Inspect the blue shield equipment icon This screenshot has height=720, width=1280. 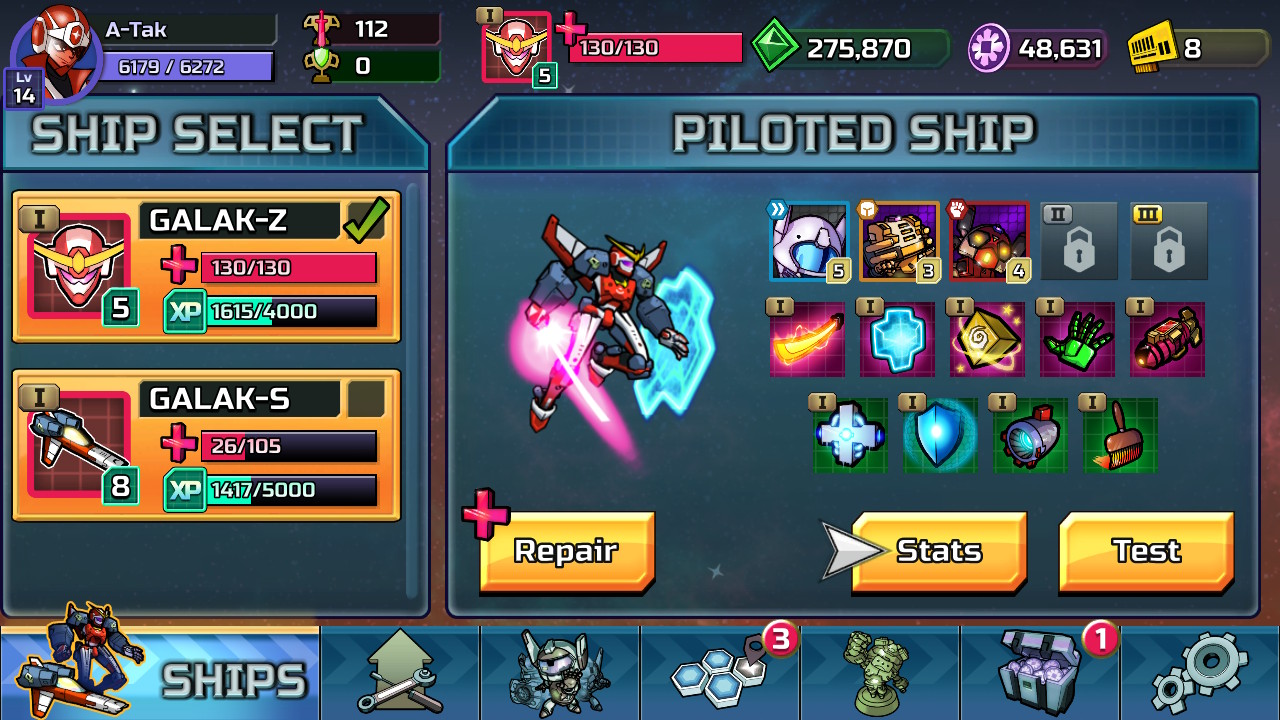(940, 435)
